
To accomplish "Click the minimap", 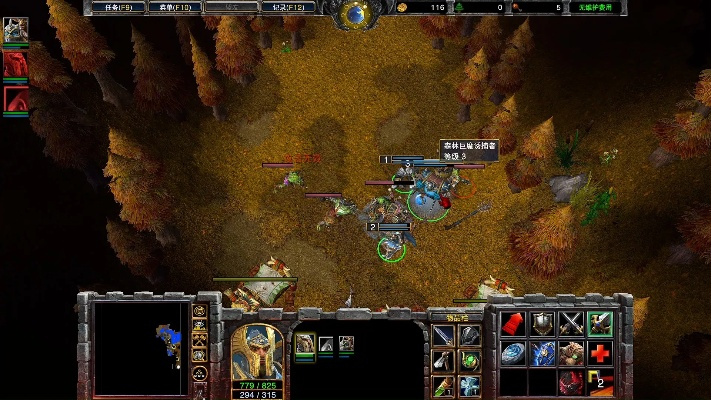I will (x=142, y=346).
